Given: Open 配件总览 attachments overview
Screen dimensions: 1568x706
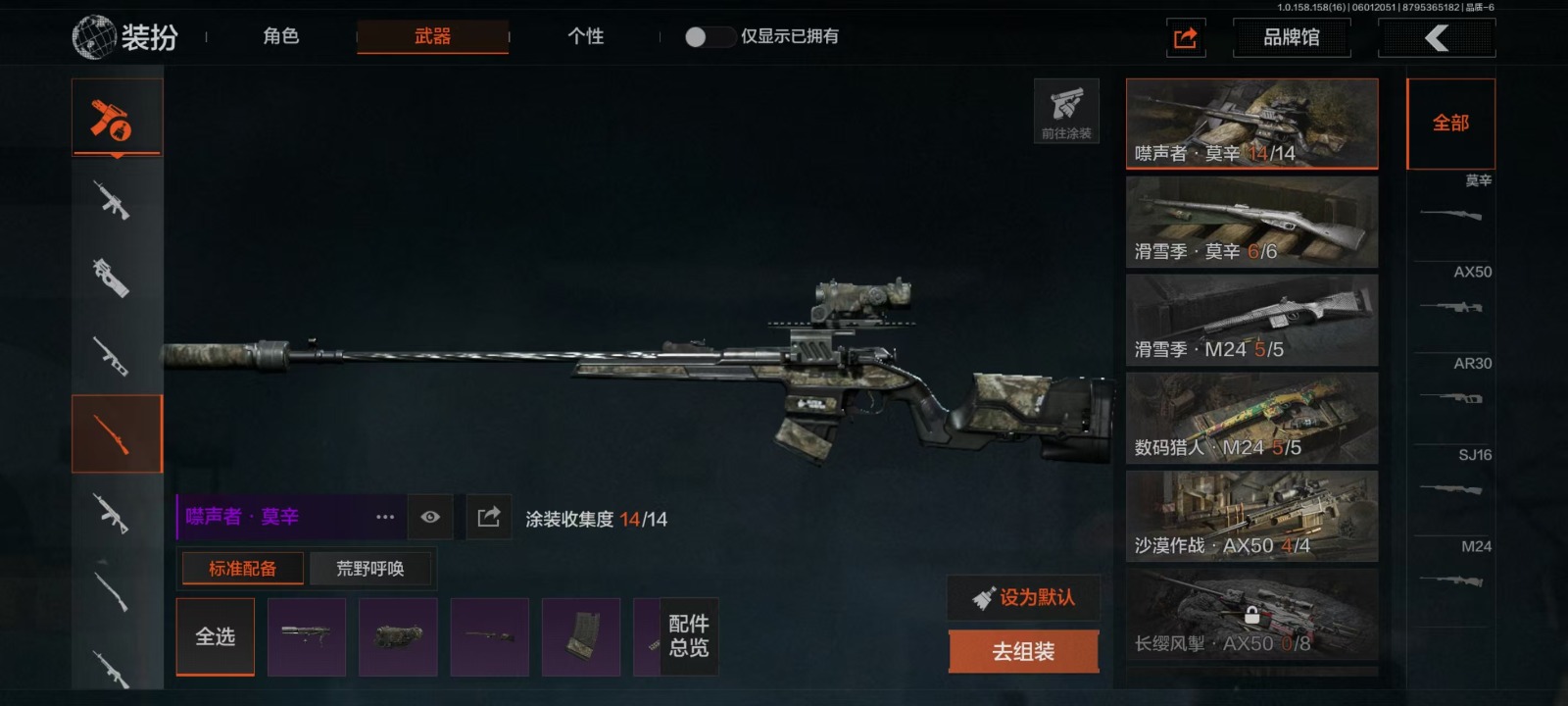Looking at the screenshot, I should [689, 636].
